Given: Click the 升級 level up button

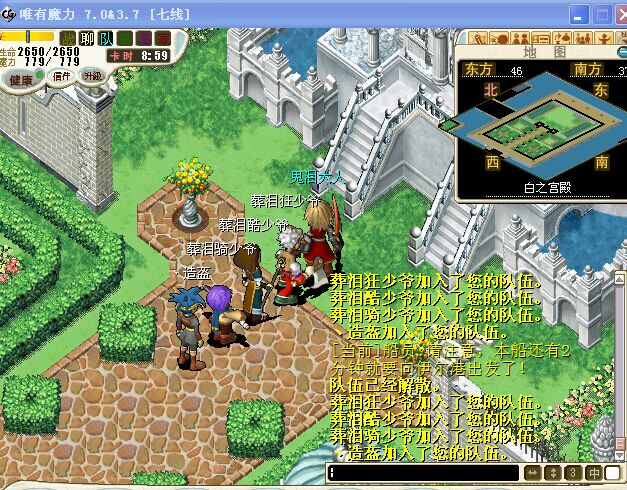Looking at the screenshot, I should pos(92,76).
